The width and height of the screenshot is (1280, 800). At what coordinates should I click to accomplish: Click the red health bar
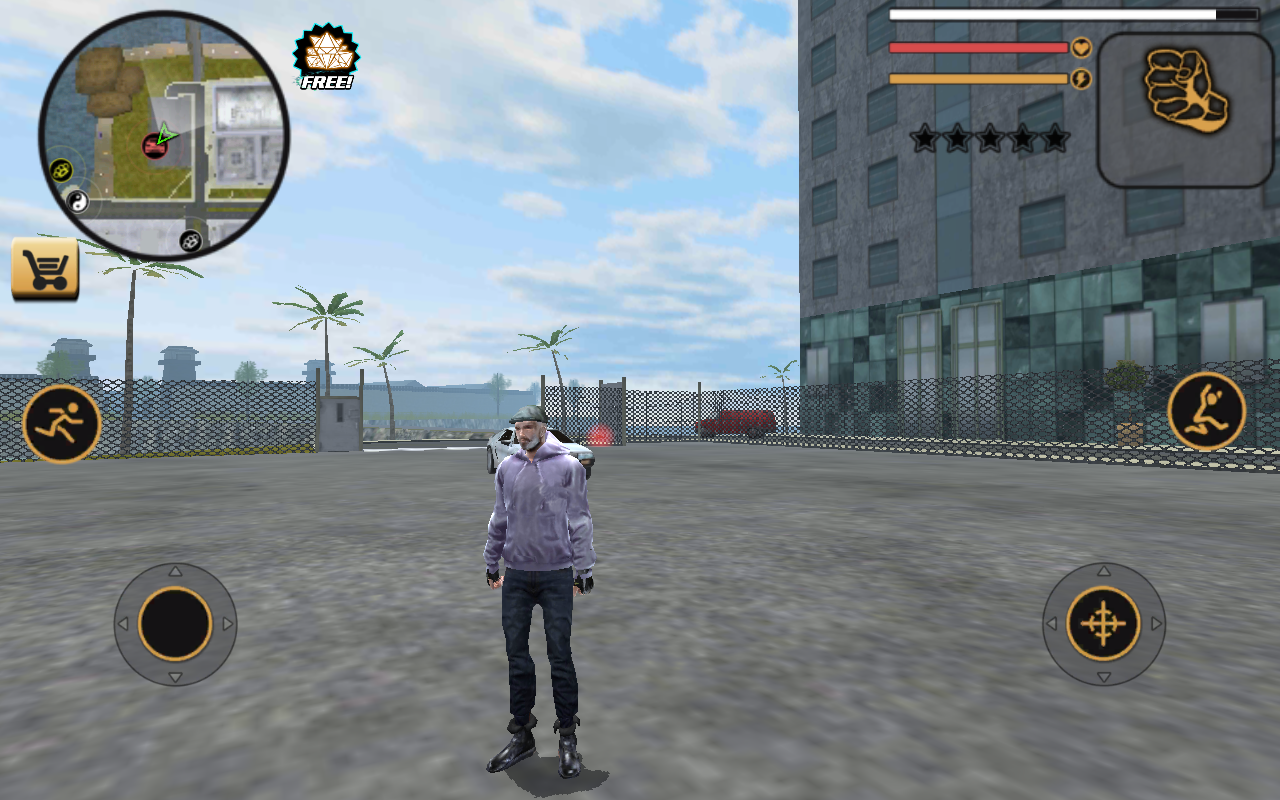[975, 48]
